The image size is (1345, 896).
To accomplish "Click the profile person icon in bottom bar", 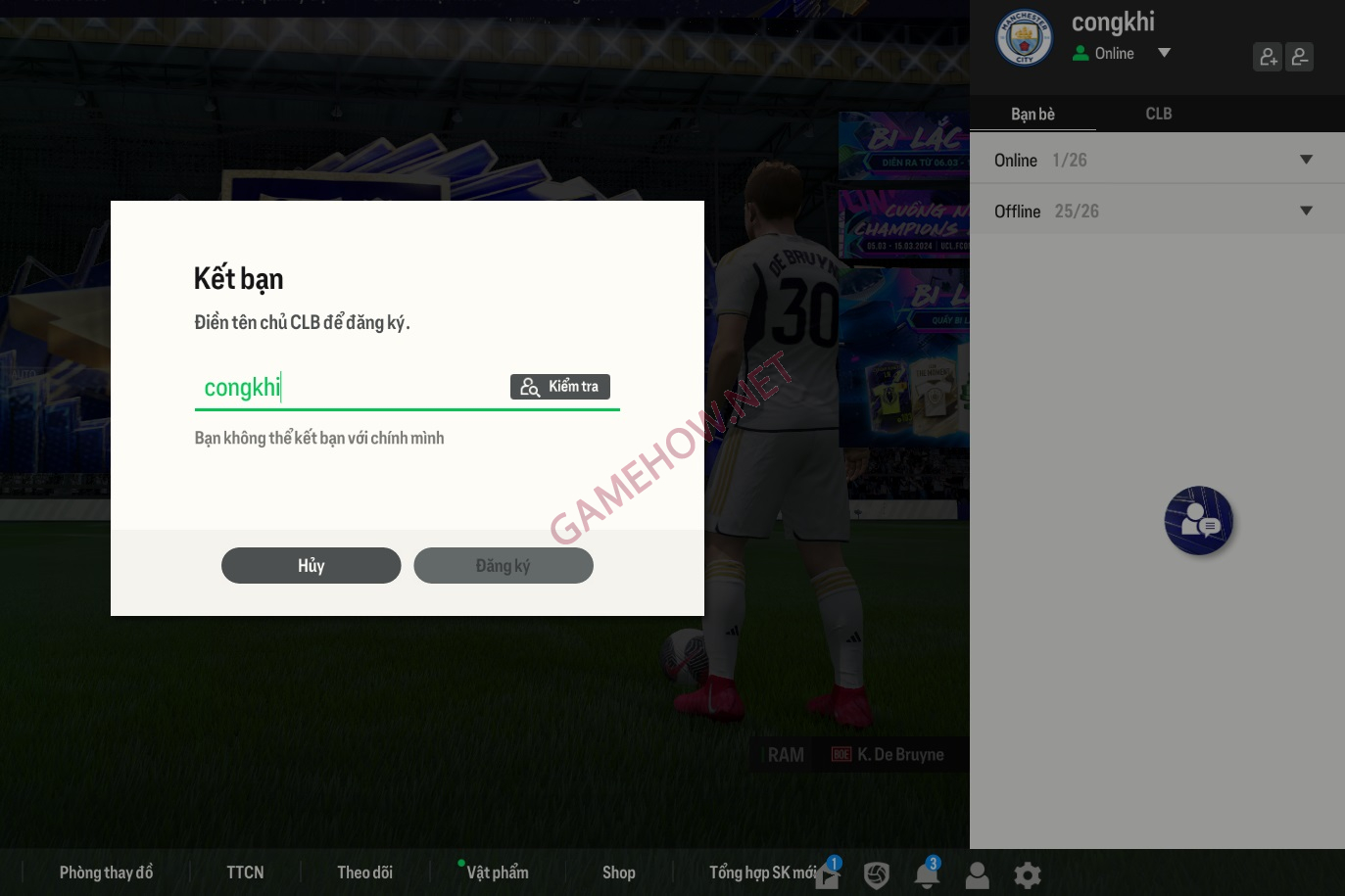I will tap(977, 874).
